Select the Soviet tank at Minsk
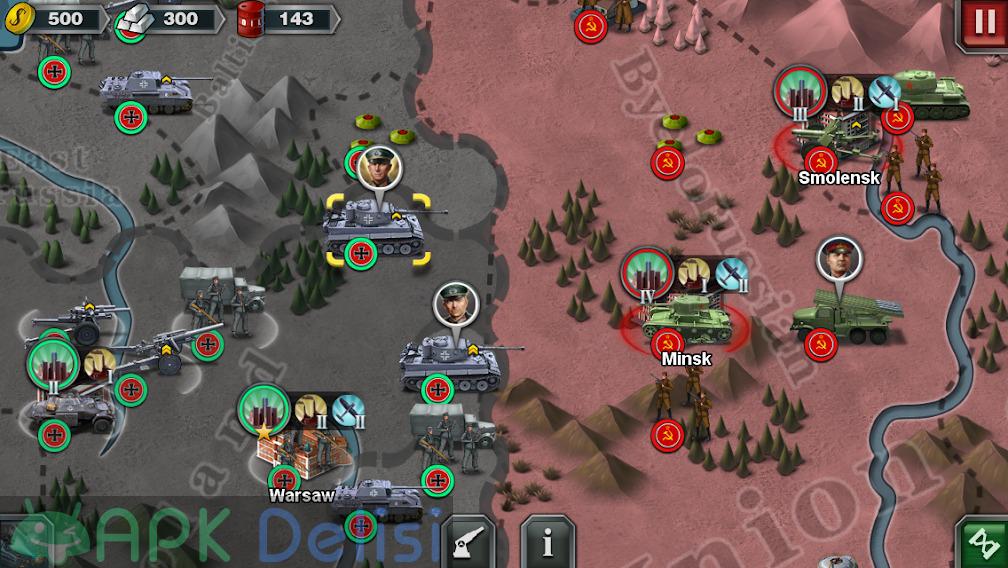The image size is (1008, 568). pos(685,318)
